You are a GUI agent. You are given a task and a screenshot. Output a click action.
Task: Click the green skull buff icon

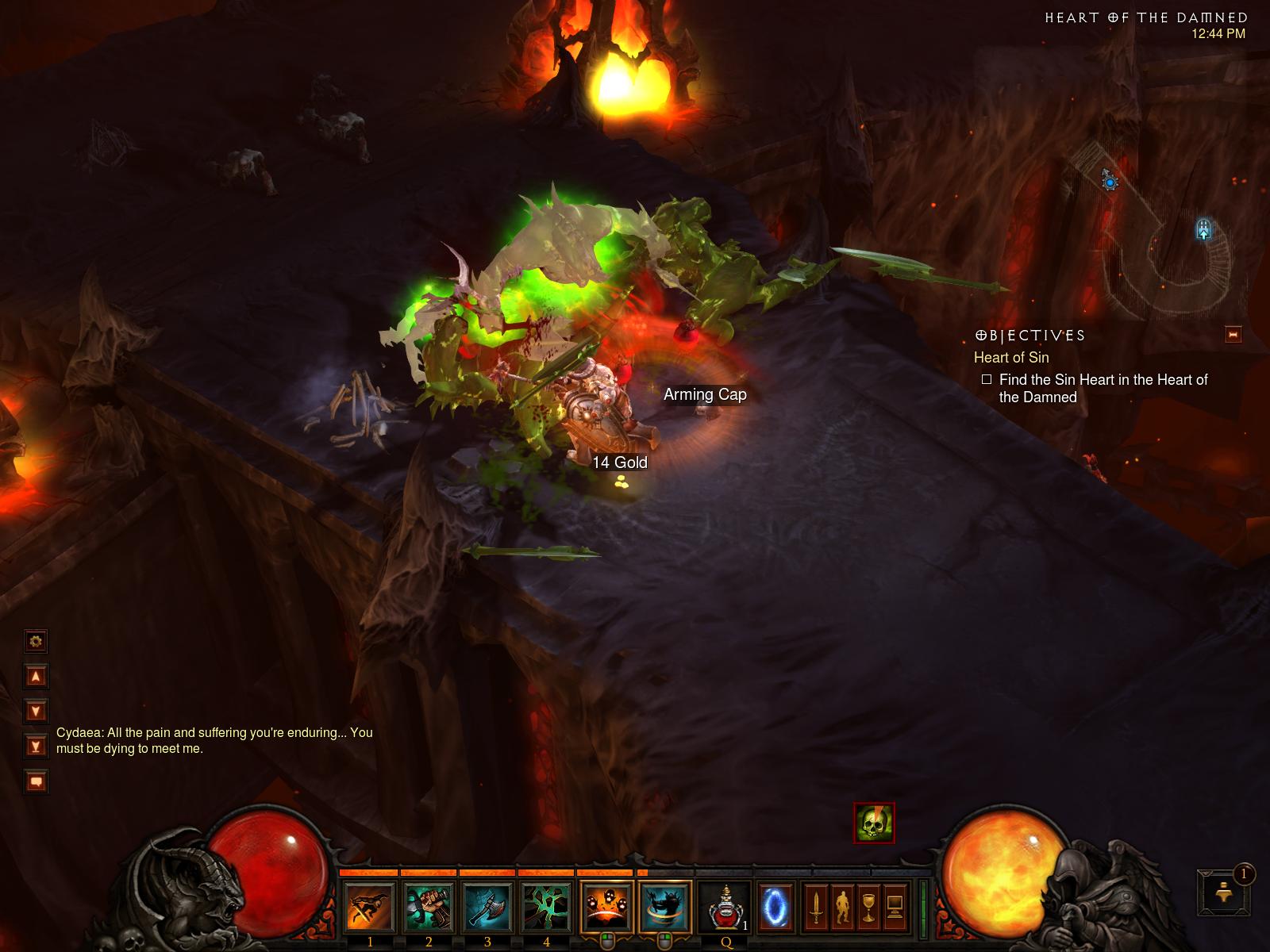(x=874, y=823)
